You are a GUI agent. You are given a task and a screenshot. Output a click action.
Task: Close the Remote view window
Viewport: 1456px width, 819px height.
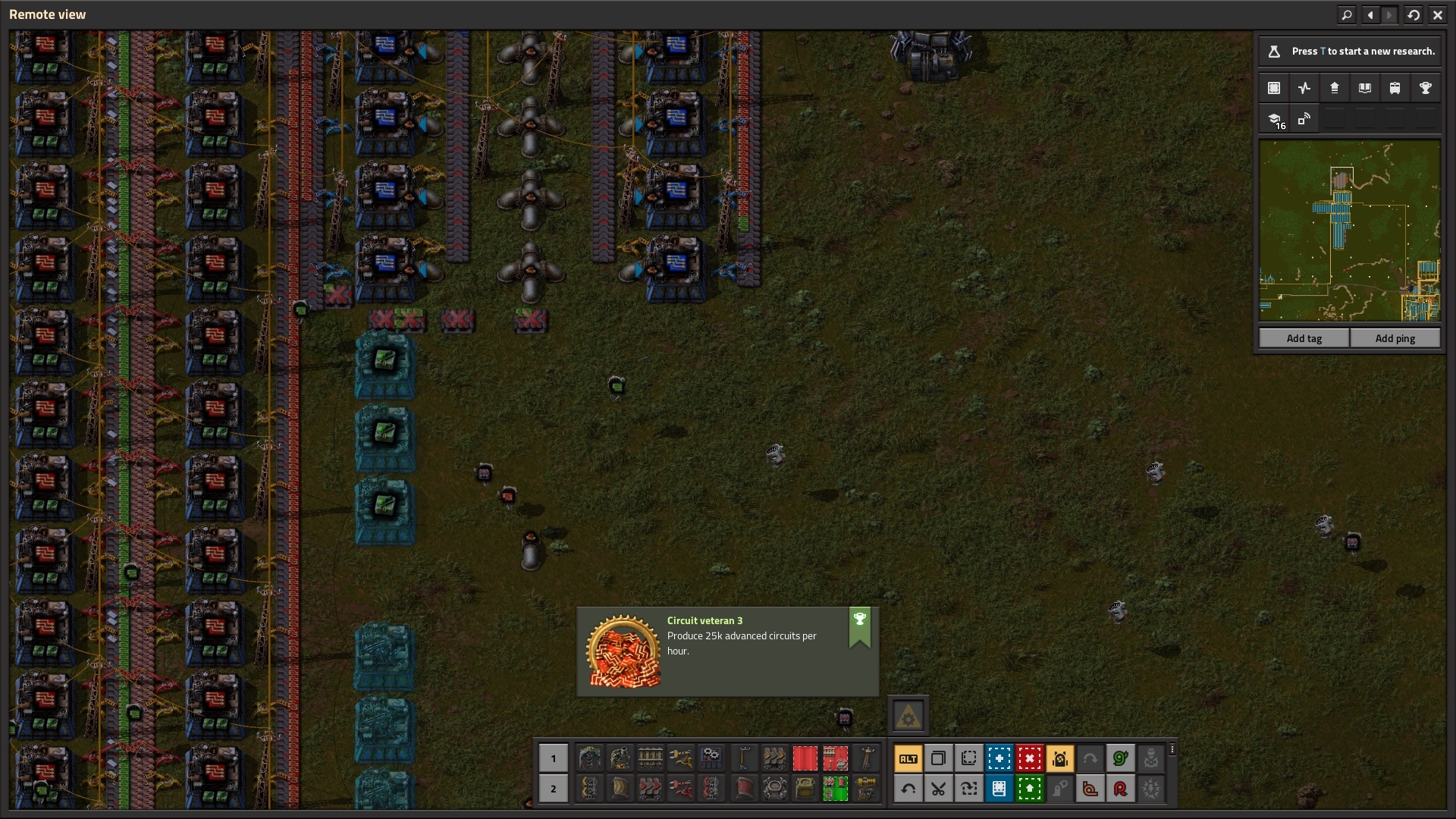coord(1437,14)
